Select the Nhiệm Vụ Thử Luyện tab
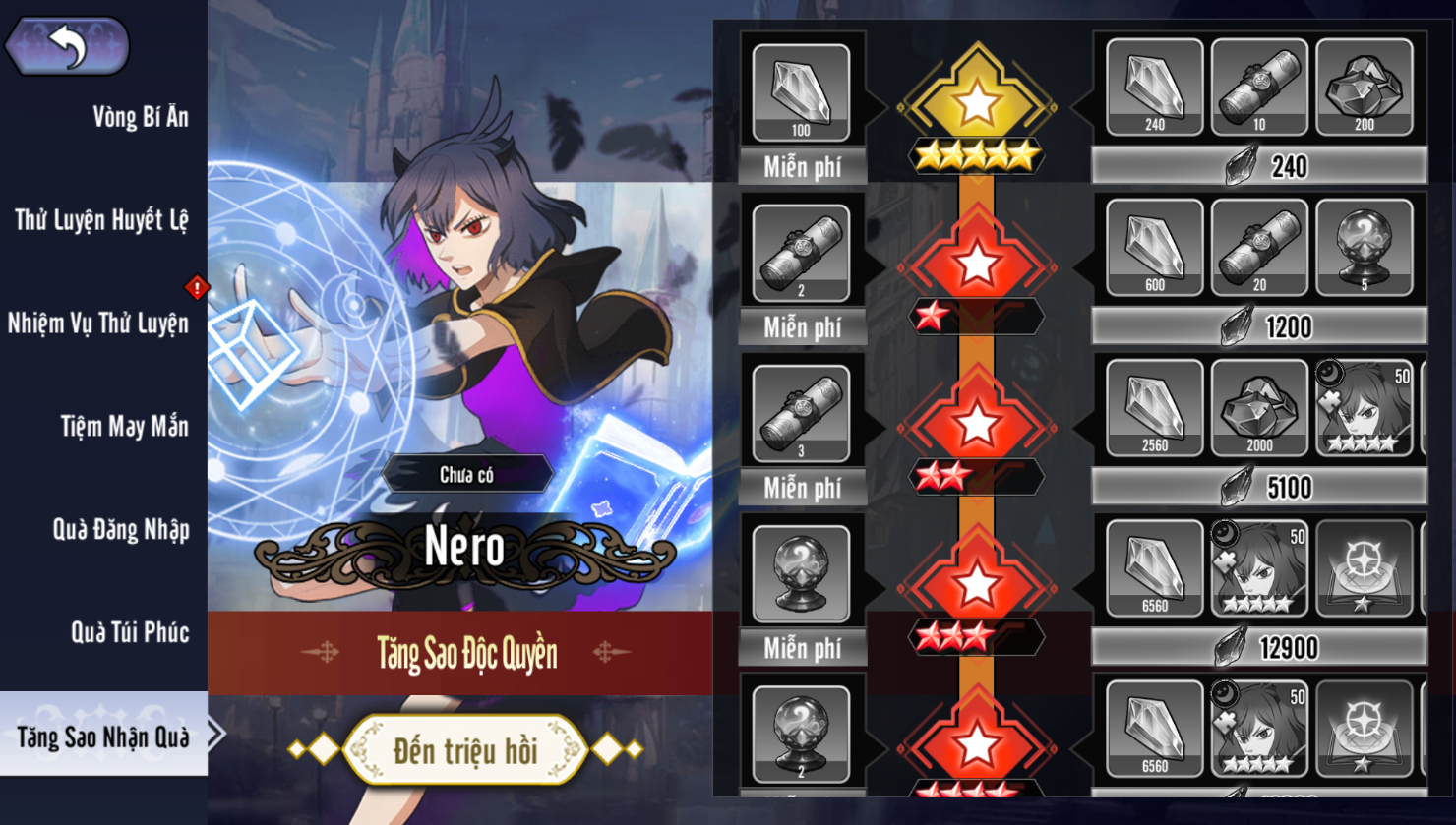This screenshot has width=1456, height=825. (98, 324)
